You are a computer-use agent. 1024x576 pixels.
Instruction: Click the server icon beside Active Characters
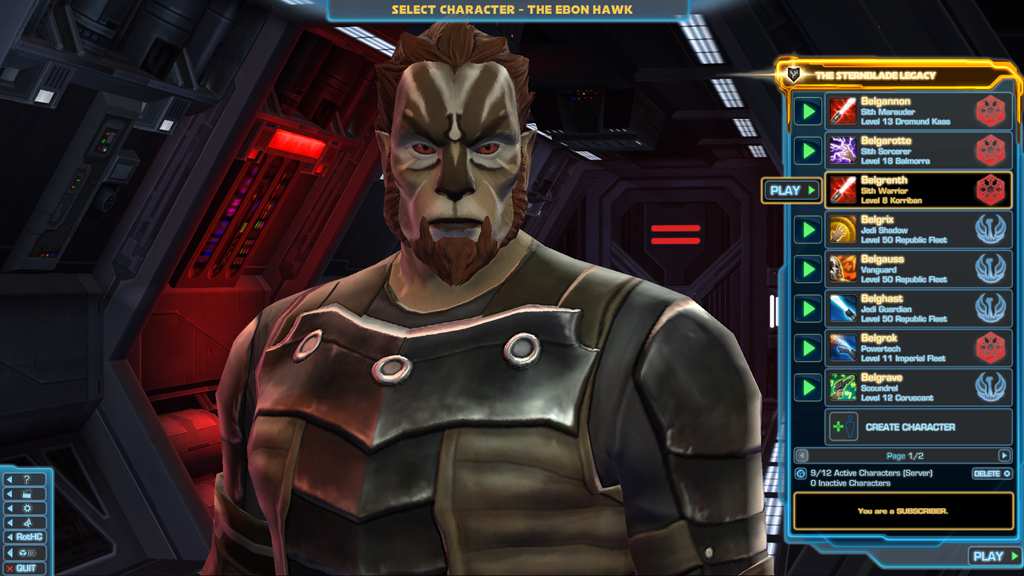[801, 474]
